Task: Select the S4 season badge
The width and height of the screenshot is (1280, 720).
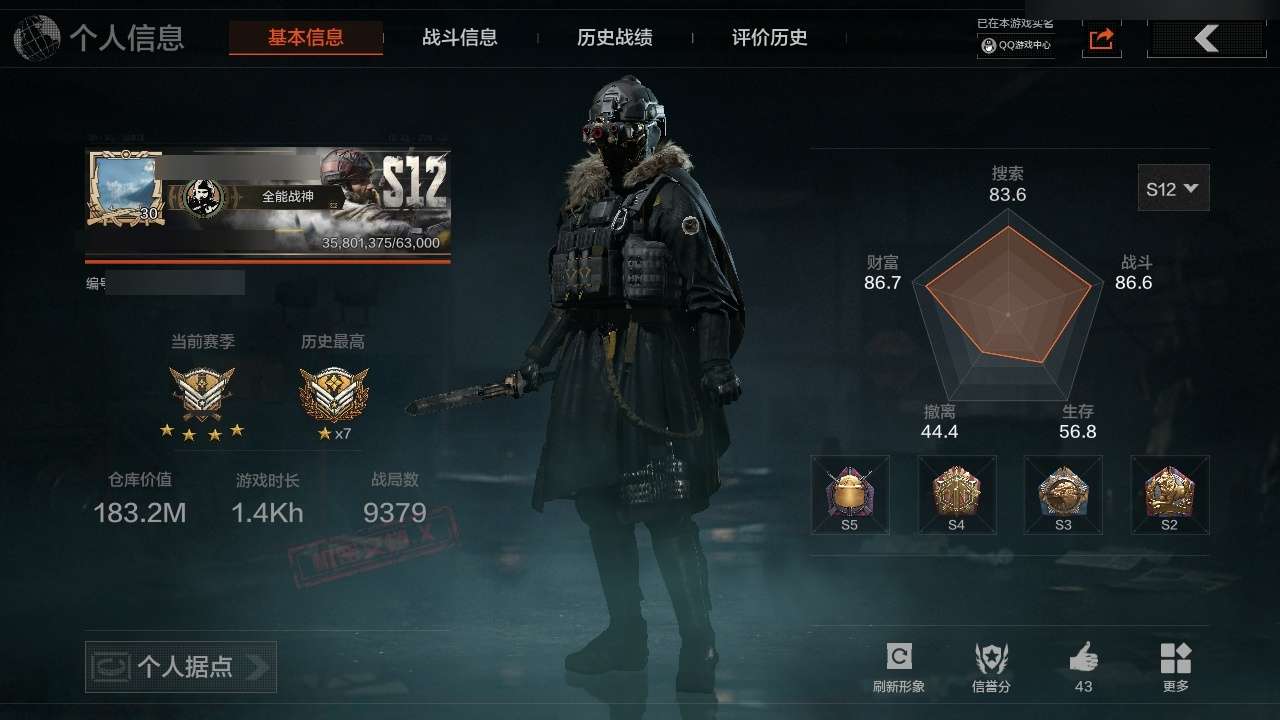Action: [956, 495]
